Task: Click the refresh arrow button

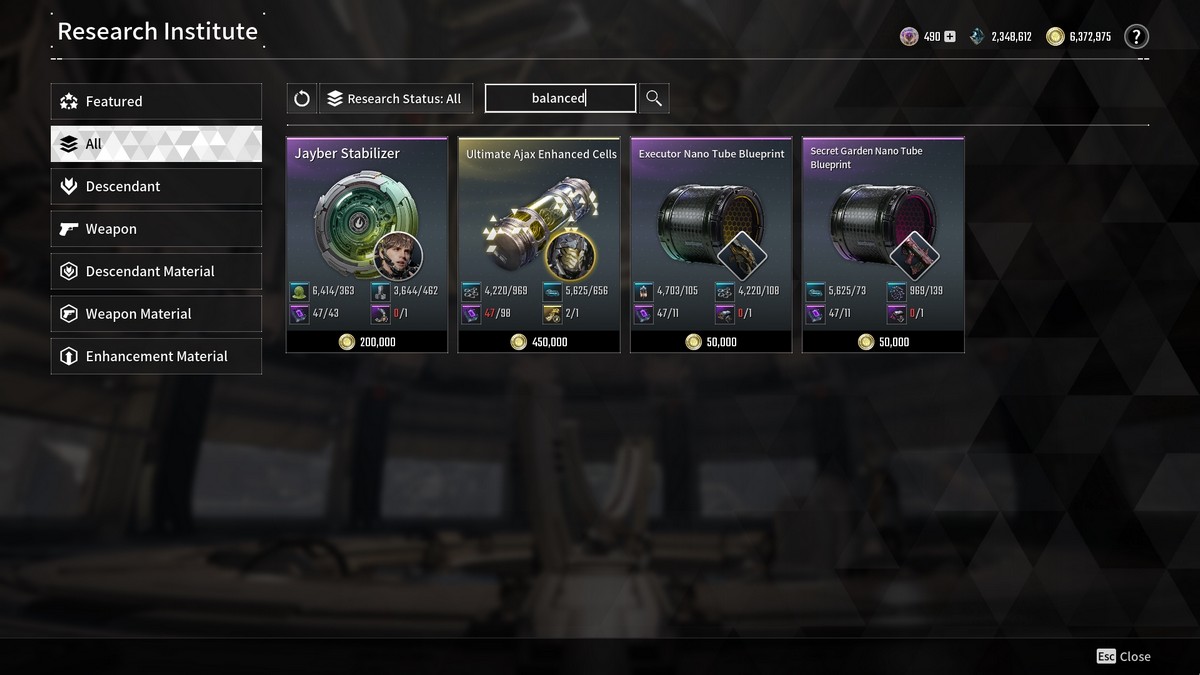Action: coord(302,98)
